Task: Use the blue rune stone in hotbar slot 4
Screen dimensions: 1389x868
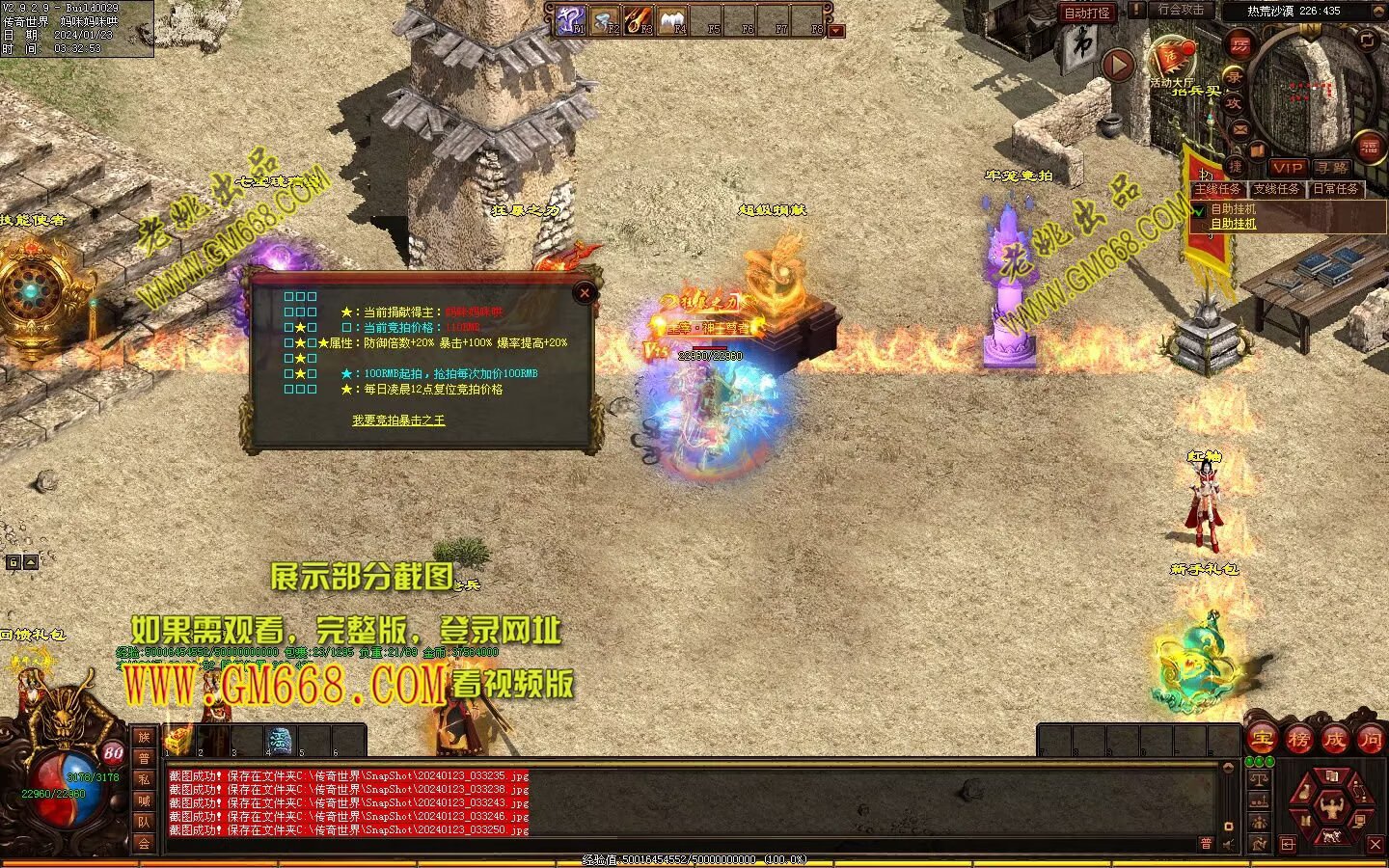Action: tap(280, 741)
